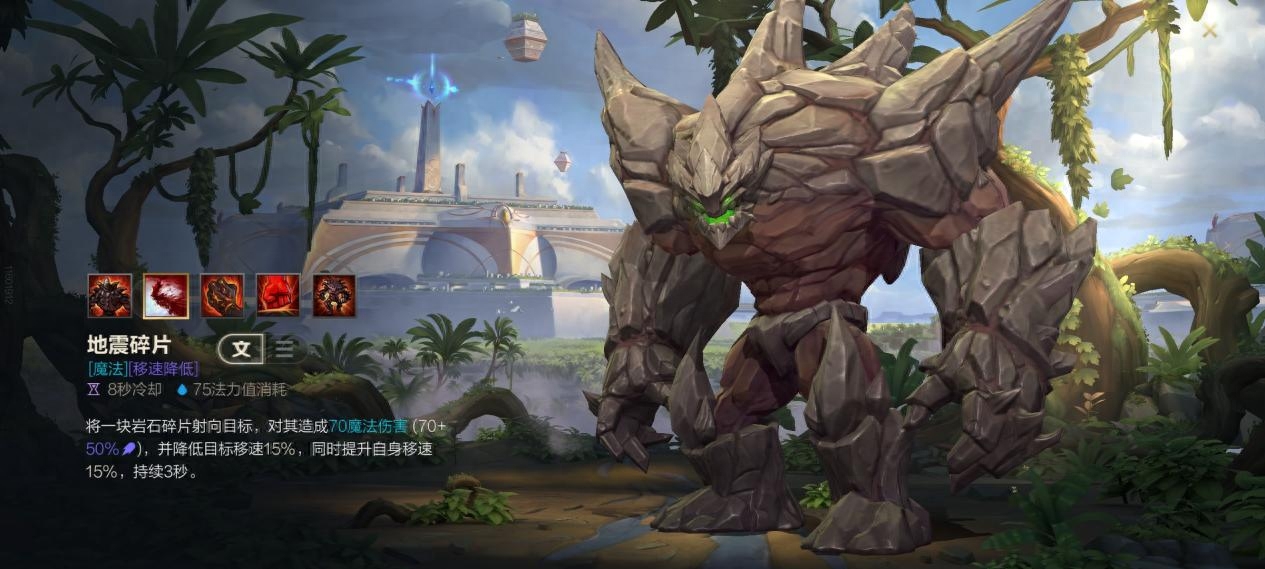Switch to the 文 text description view
Image resolution: width=1265 pixels, height=569 pixels.
click(242, 348)
